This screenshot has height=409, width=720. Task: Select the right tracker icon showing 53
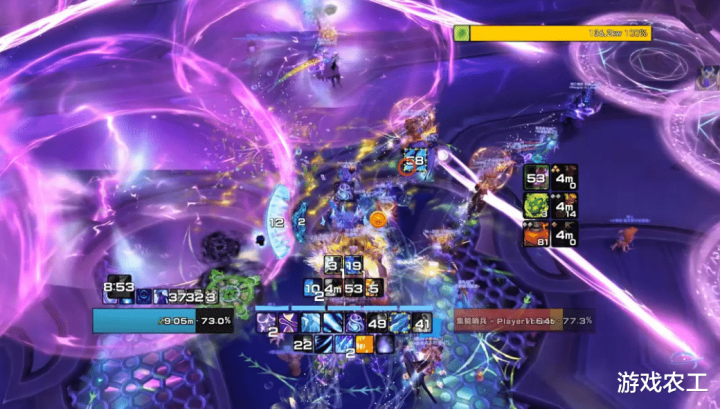pyautogui.click(x=537, y=178)
